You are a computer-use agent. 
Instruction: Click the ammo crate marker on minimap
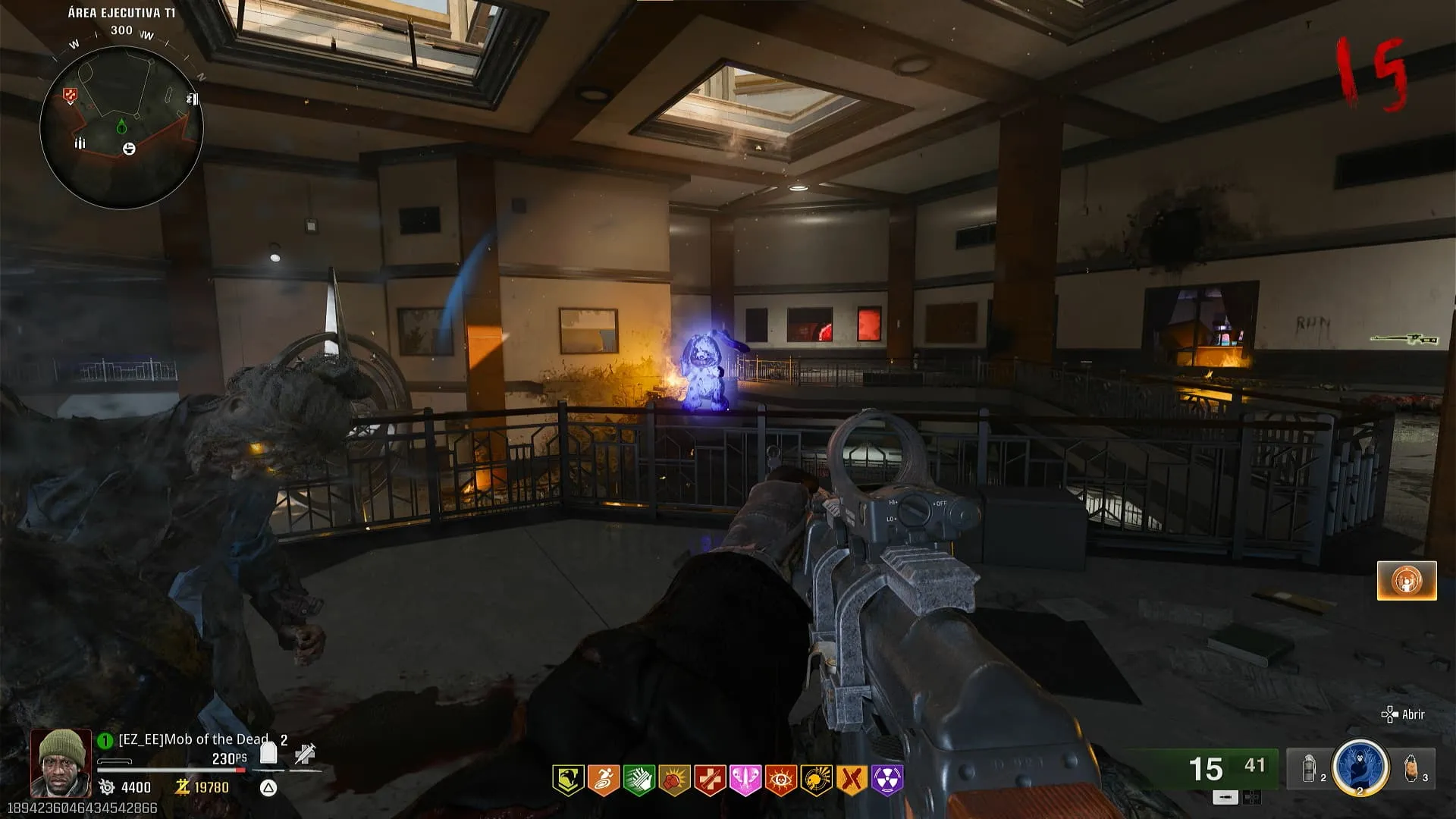(80, 143)
